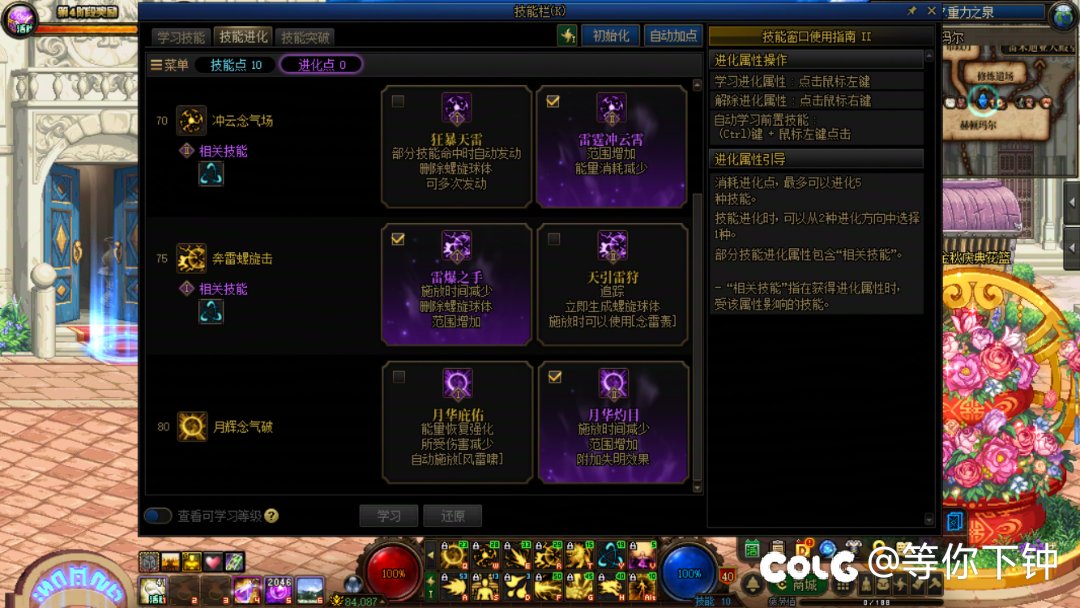Select the 月华庇佑 evolution card
Image resolution: width=1080 pixels, height=608 pixels.
456,422
